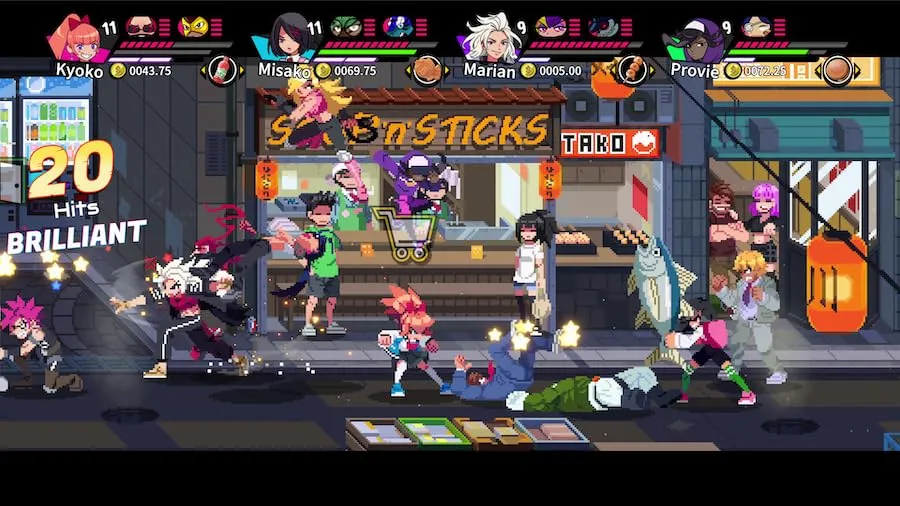Select Kyoko's character portrait
900x506 pixels.
(x=80, y=37)
